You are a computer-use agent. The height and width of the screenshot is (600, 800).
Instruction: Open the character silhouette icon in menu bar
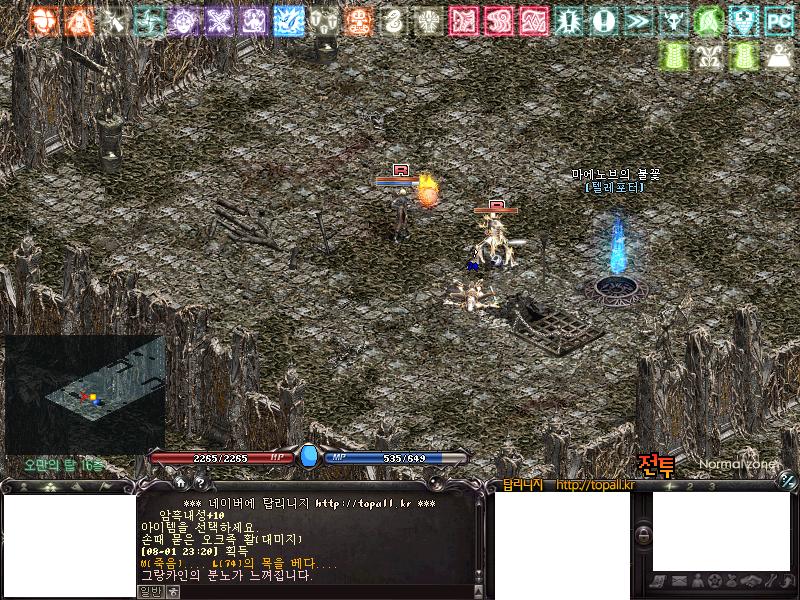click(x=697, y=581)
